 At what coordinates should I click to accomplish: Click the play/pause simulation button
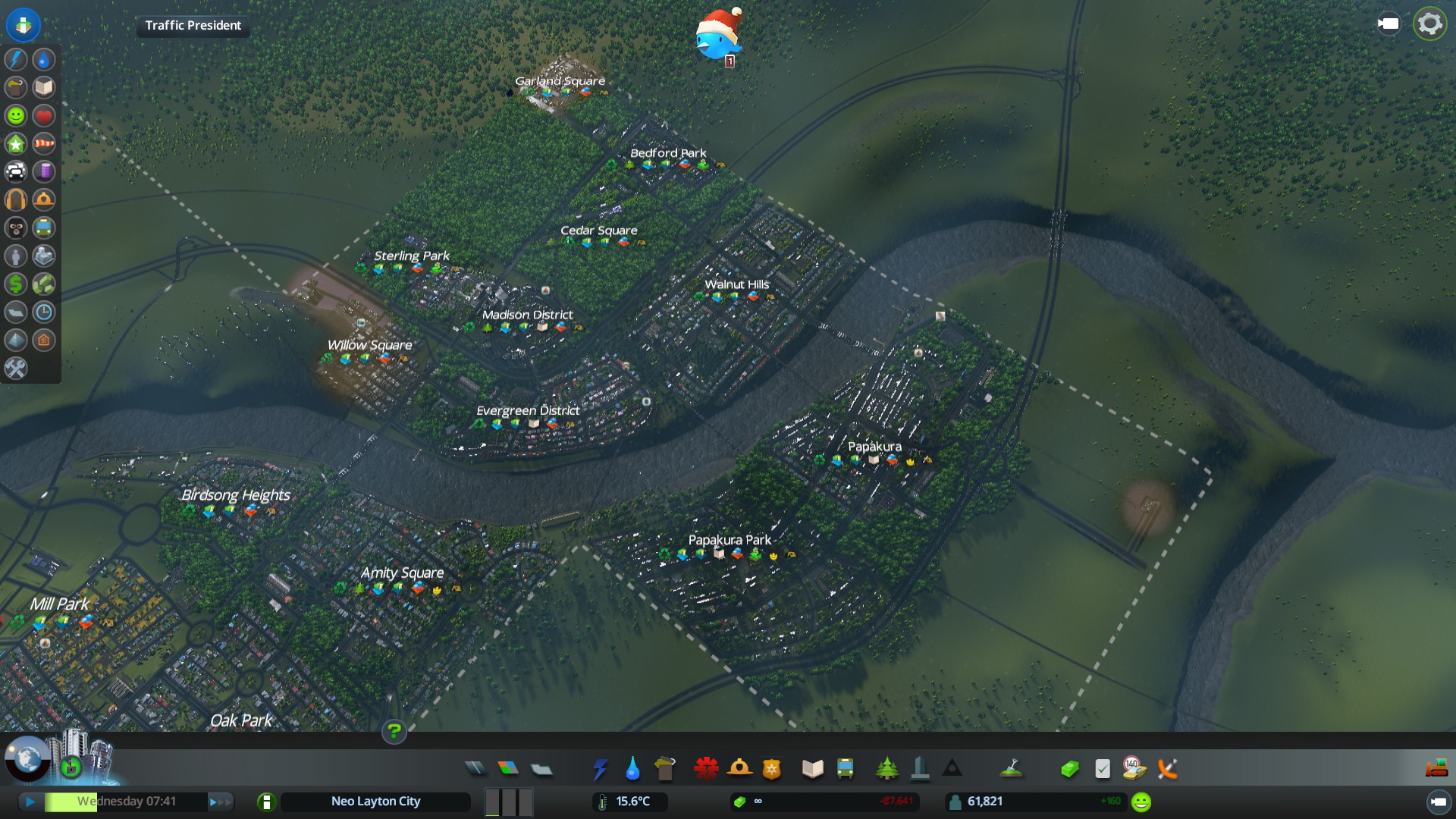click(30, 802)
